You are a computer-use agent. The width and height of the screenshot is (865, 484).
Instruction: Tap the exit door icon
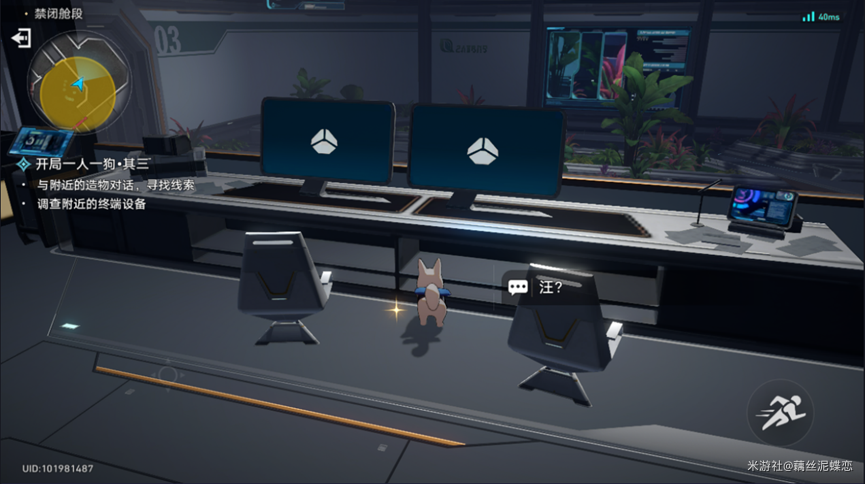click(x=21, y=38)
